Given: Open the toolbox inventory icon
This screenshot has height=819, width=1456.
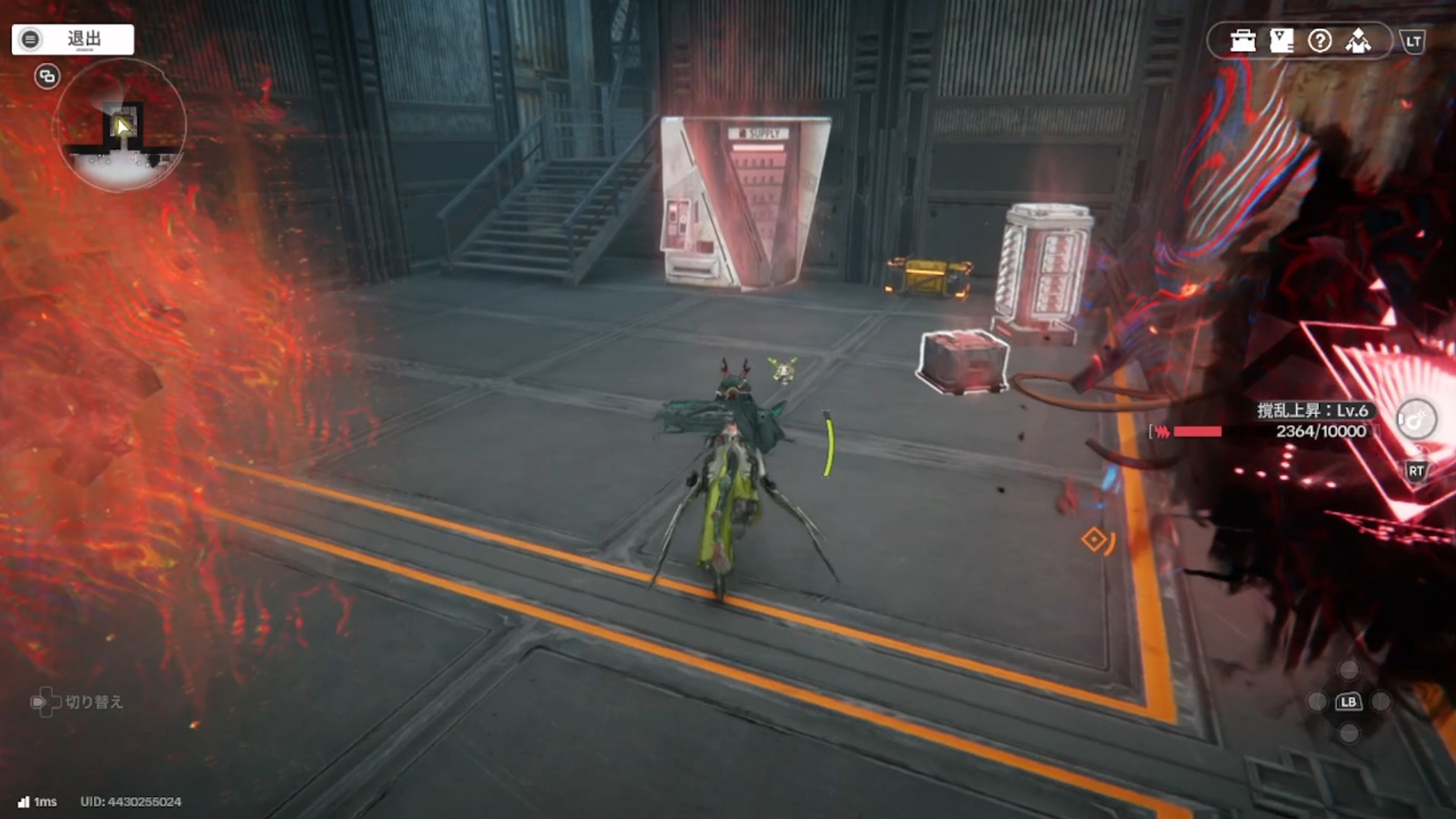Looking at the screenshot, I should (x=1243, y=41).
